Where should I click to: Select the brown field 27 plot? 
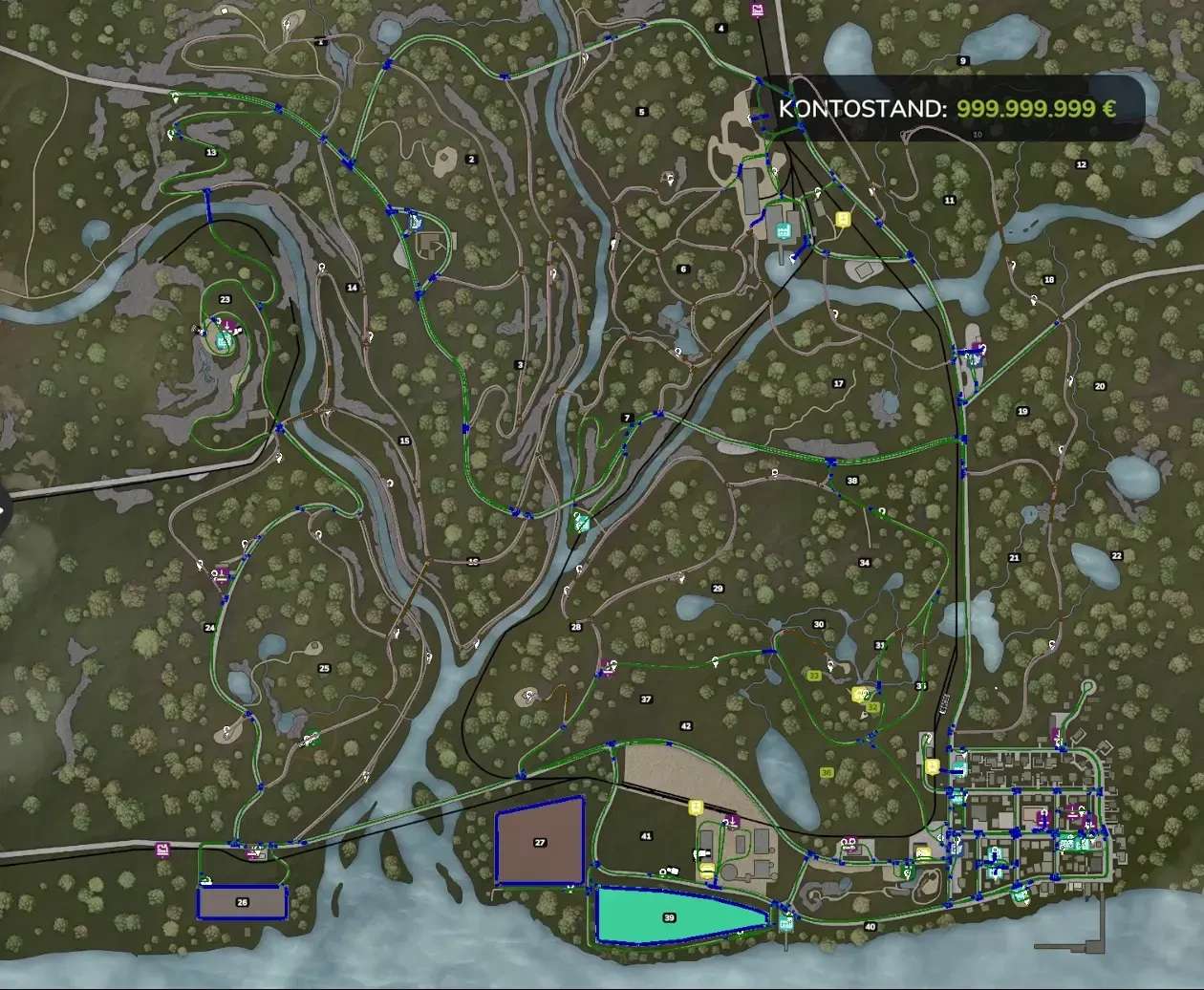[x=540, y=842]
